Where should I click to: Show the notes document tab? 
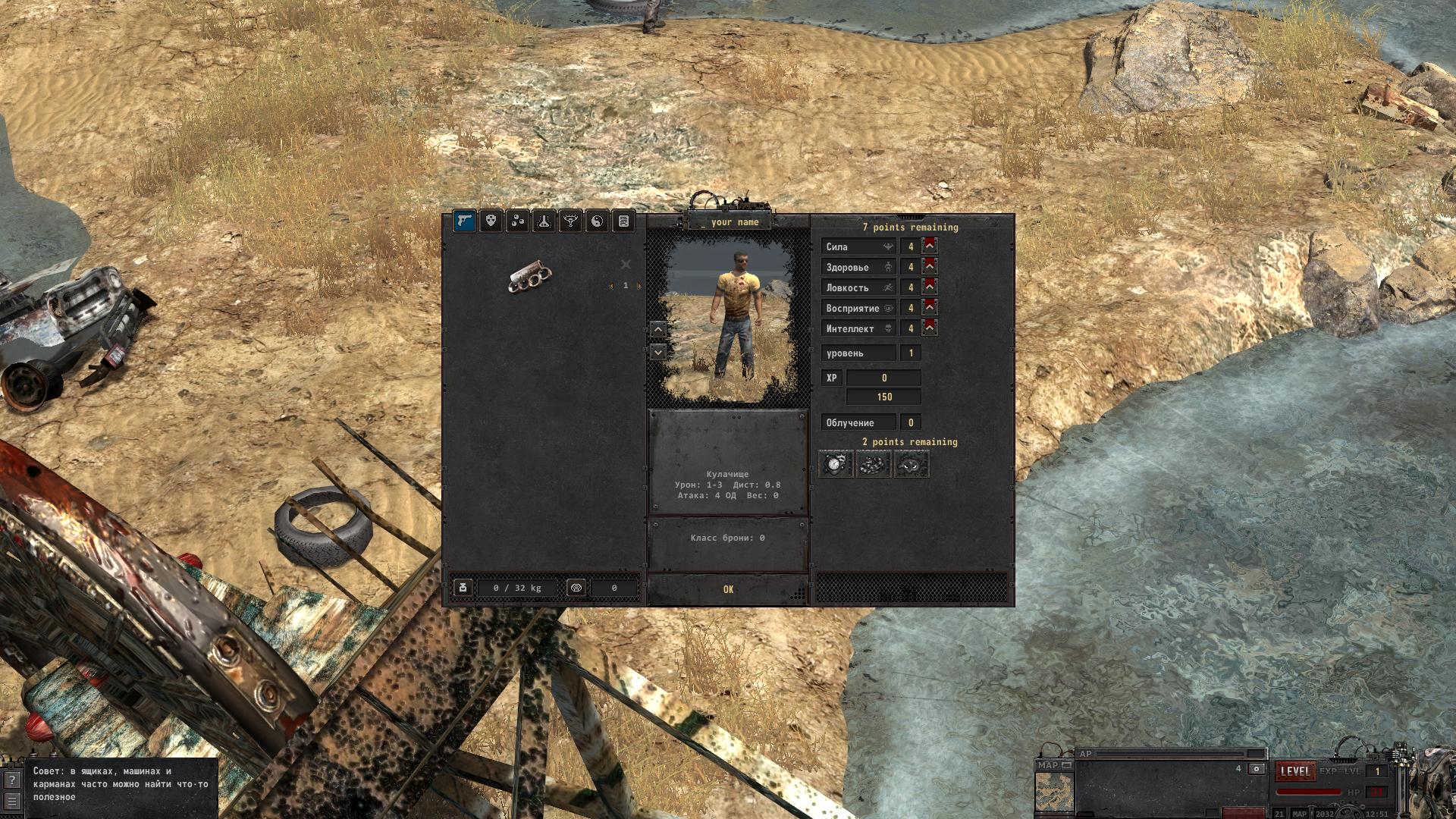point(623,221)
